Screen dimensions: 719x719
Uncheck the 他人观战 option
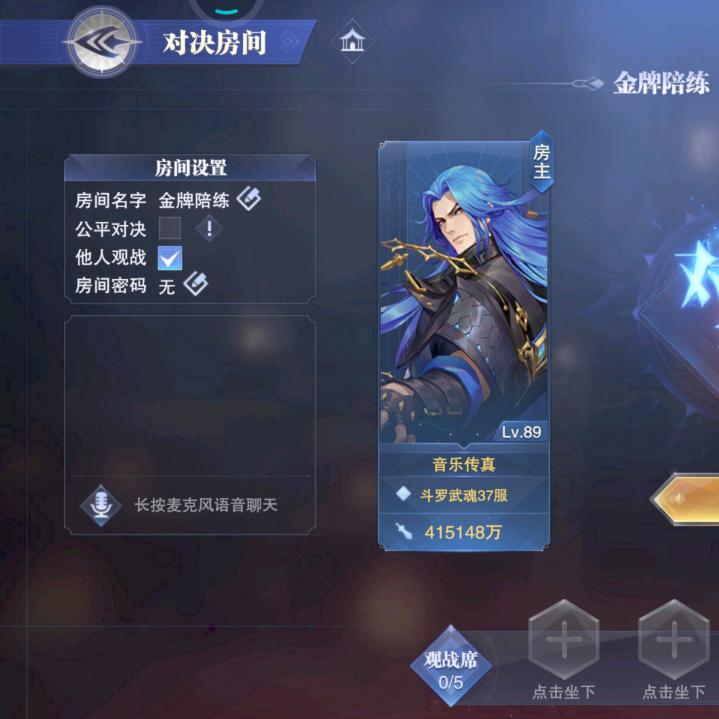coord(170,257)
